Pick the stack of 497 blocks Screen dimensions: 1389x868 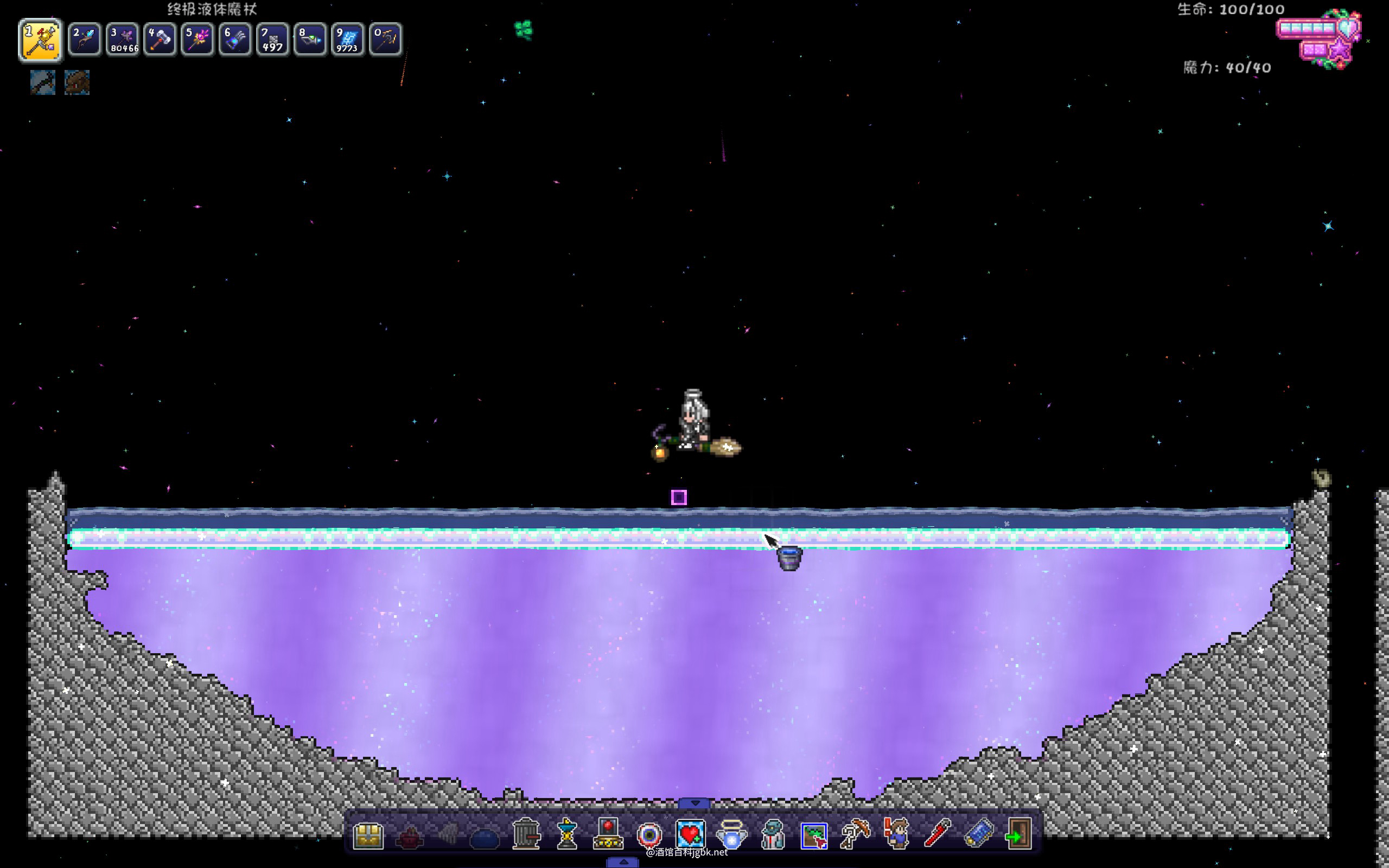pos(272,40)
